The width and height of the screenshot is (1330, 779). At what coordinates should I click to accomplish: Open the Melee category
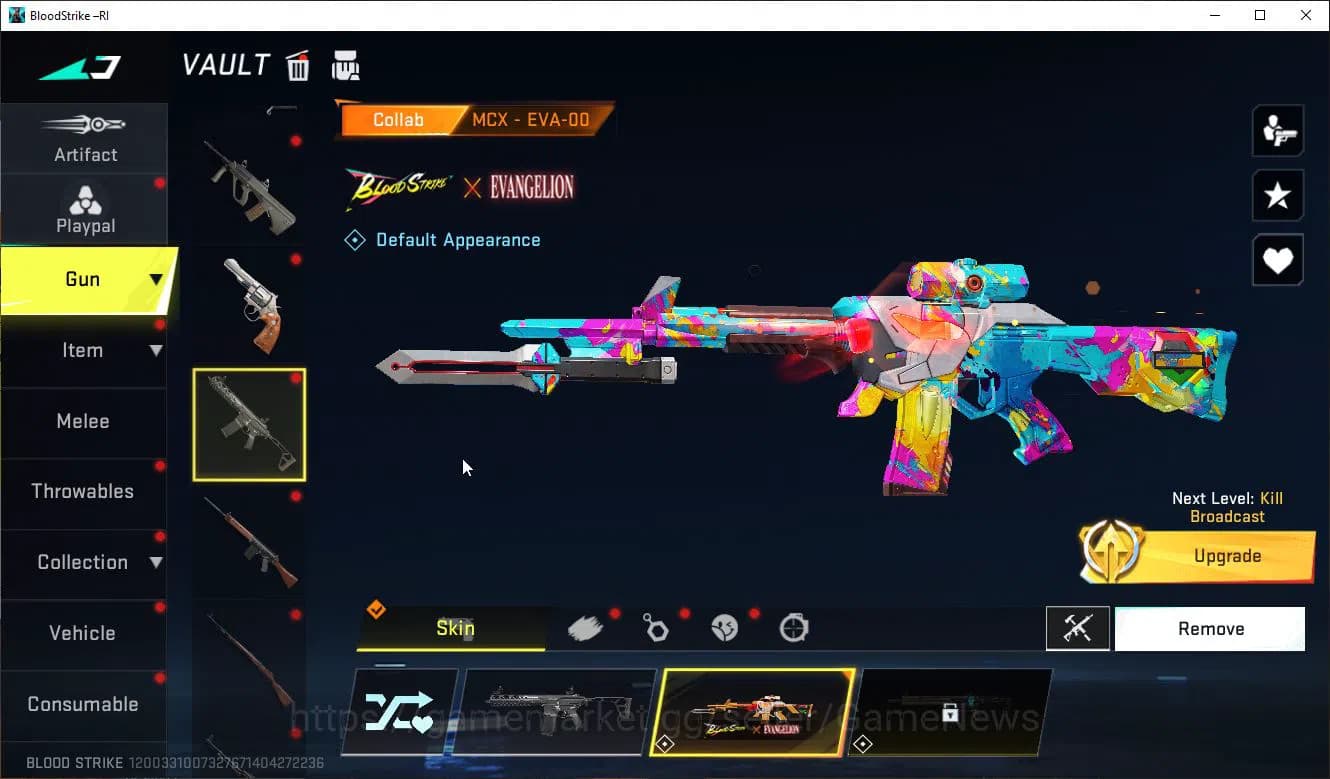pyautogui.click(x=83, y=421)
